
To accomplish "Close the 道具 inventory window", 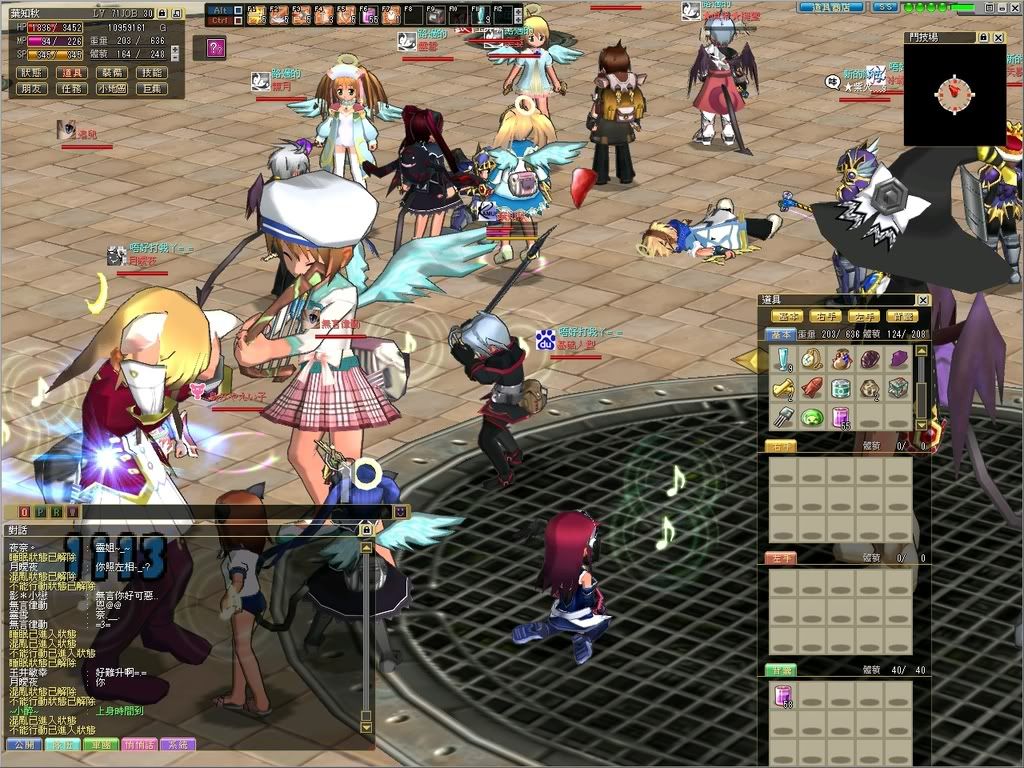I will (922, 300).
